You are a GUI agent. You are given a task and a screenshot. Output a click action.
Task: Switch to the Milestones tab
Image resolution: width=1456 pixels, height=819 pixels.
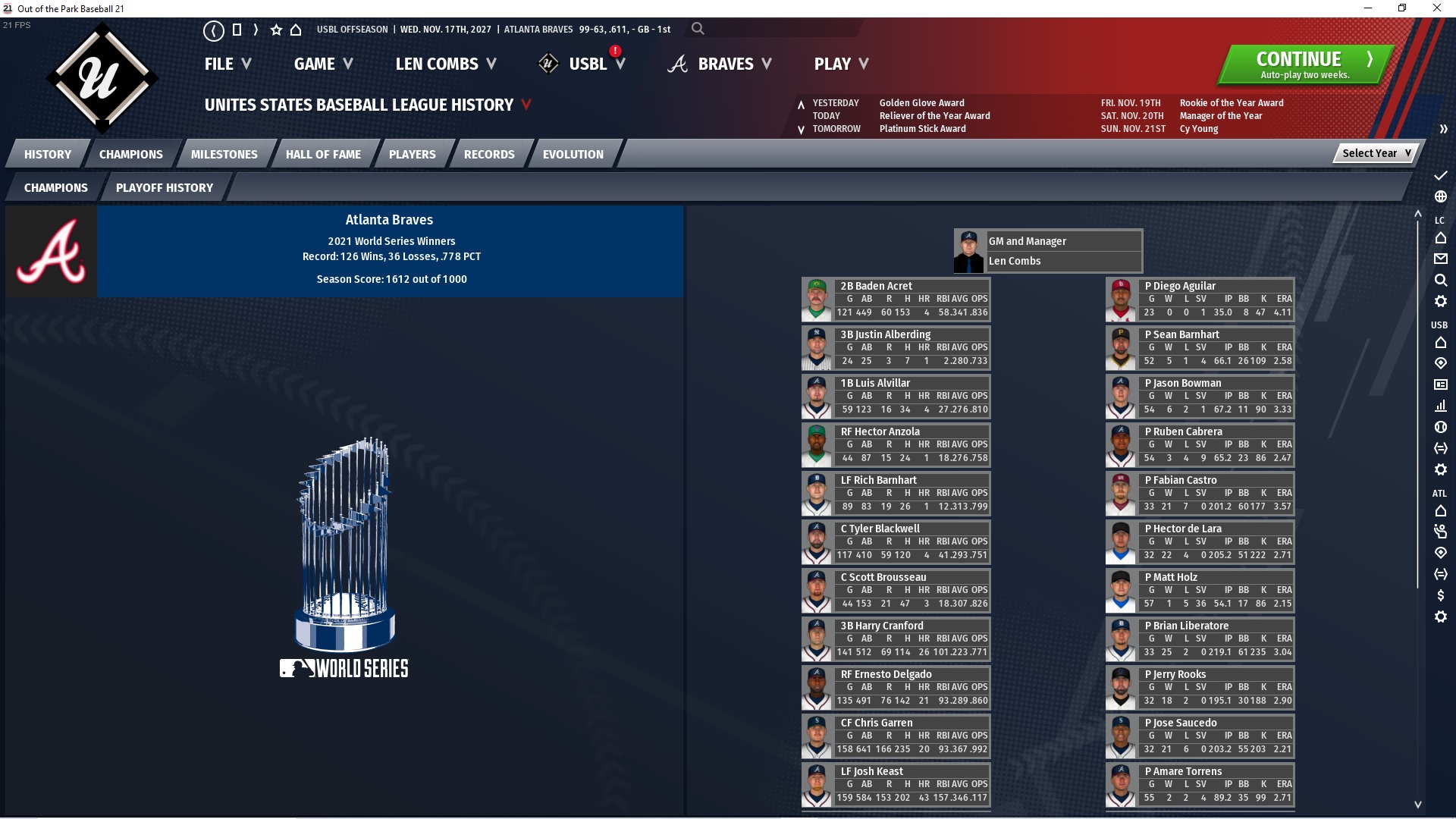tap(224, 154)
